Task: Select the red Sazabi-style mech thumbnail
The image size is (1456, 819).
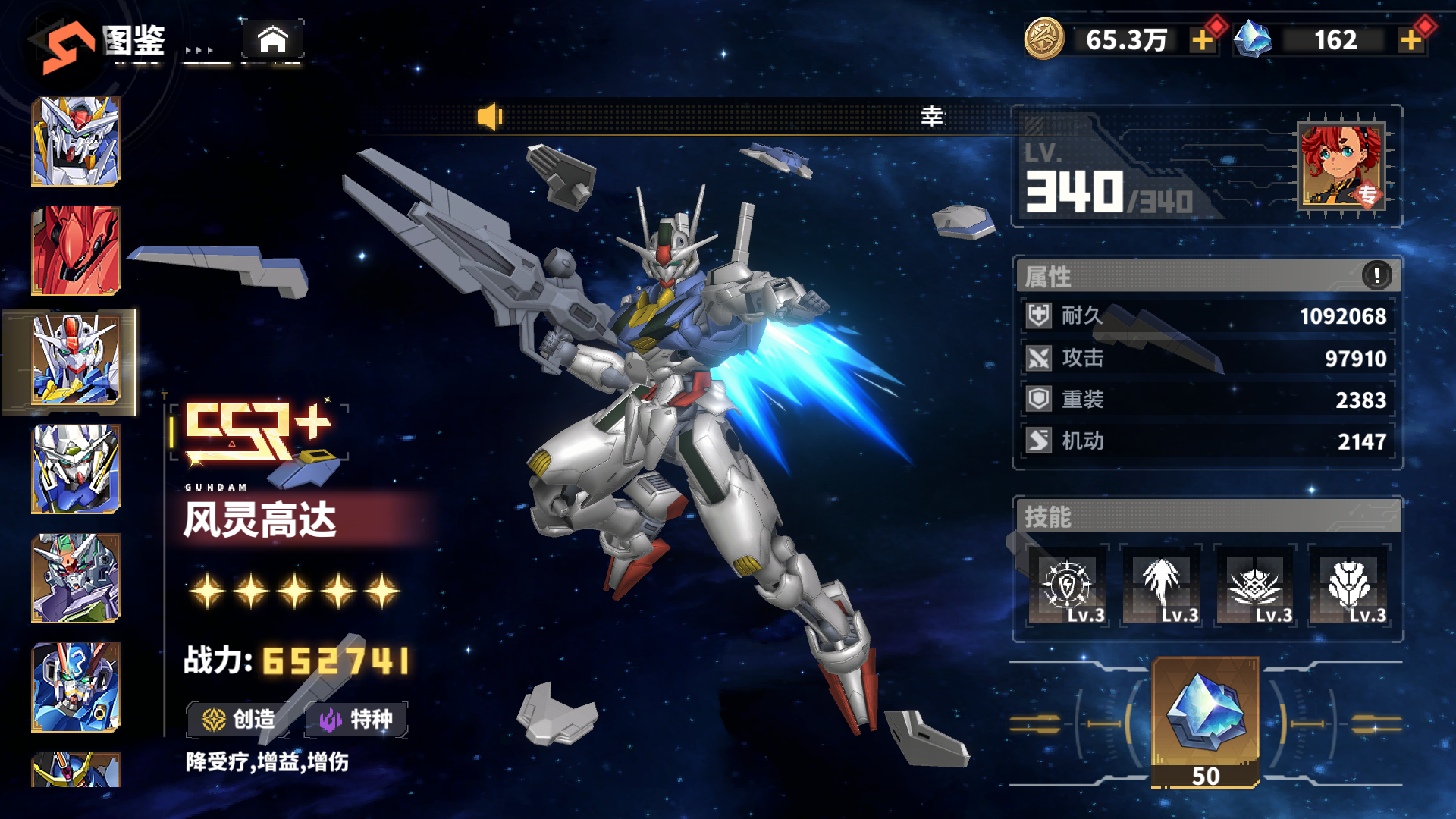Action: click(x=76, y=250)
